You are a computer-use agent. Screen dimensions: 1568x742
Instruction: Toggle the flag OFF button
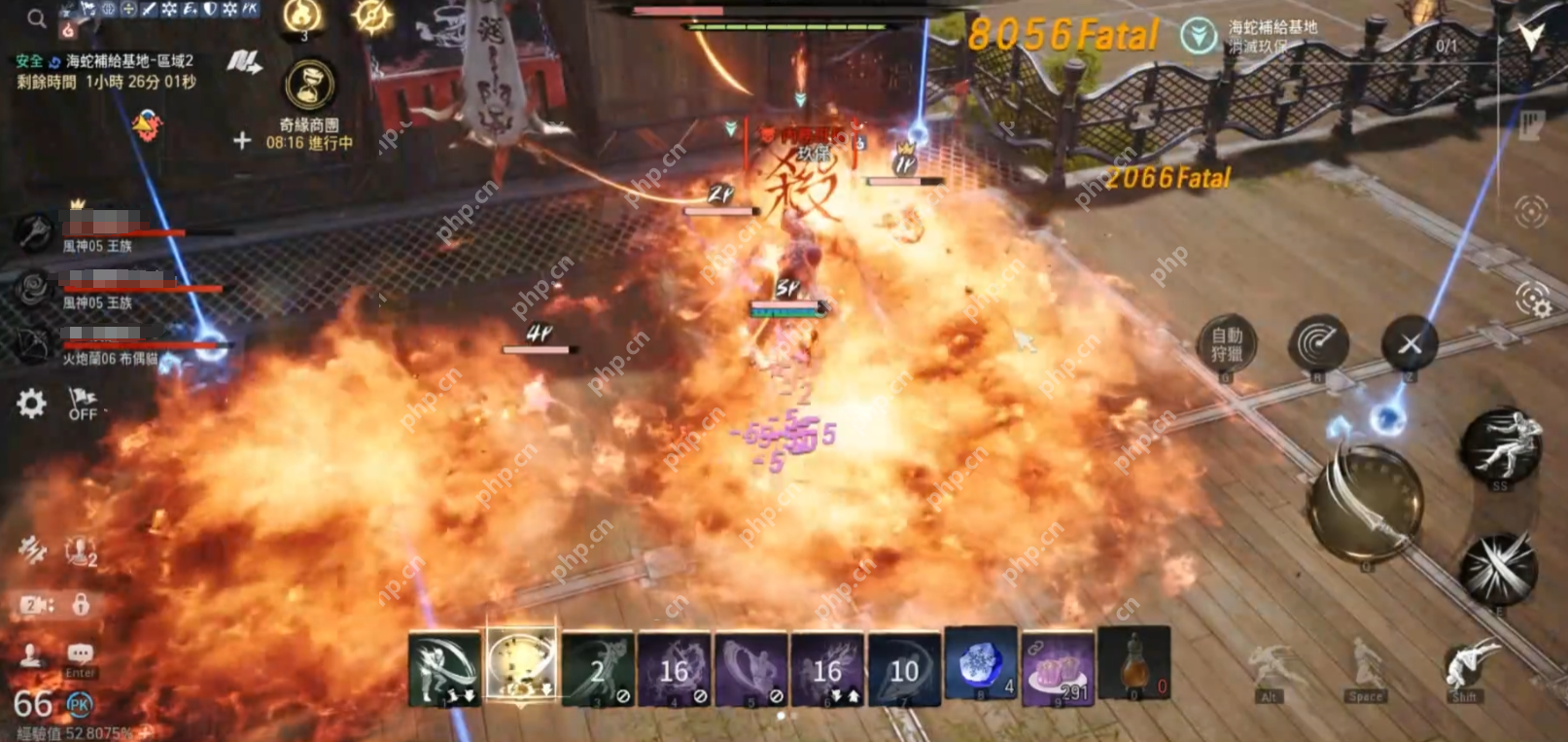point(83,404)
